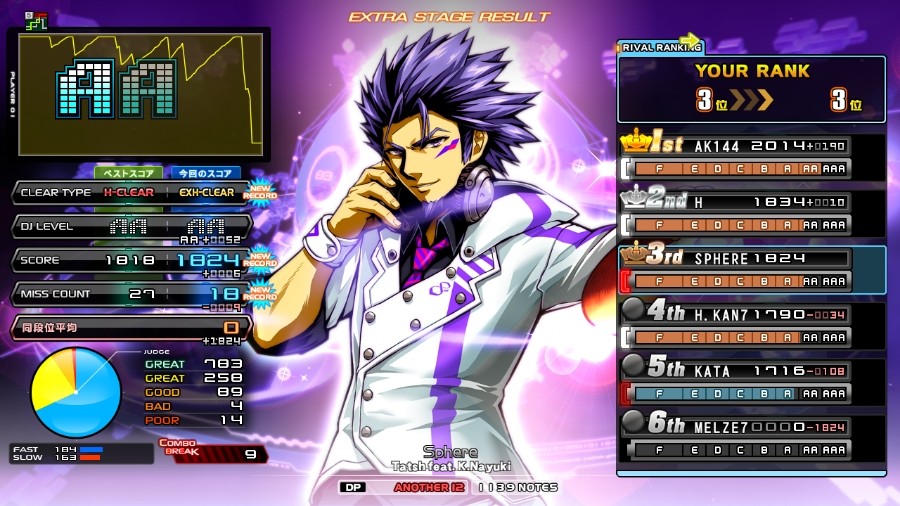Choose the 2nd place rival row H
The height and width of the screenshot is (506, 900).
752,212
